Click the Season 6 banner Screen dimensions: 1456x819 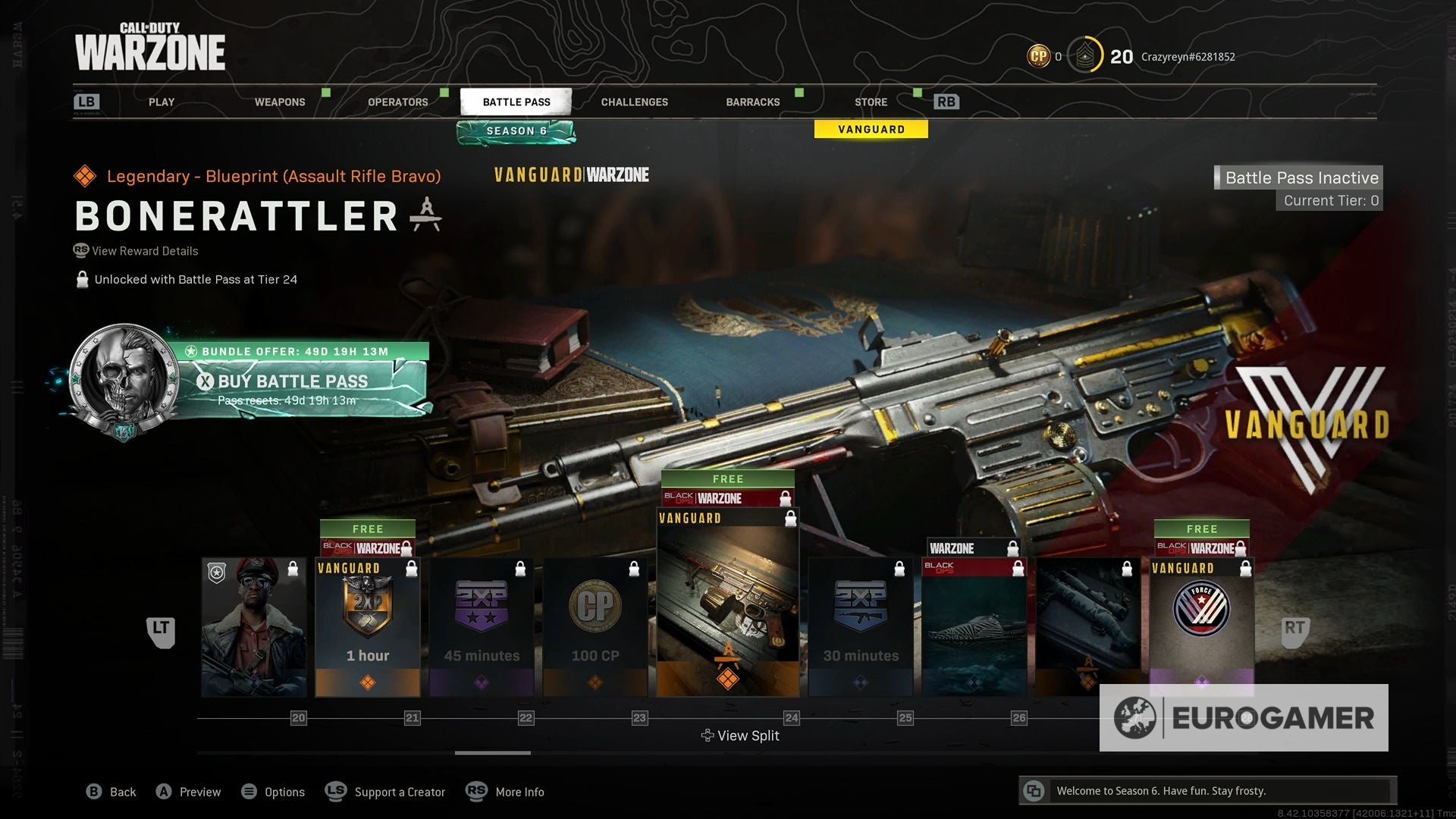pos(516,131)
